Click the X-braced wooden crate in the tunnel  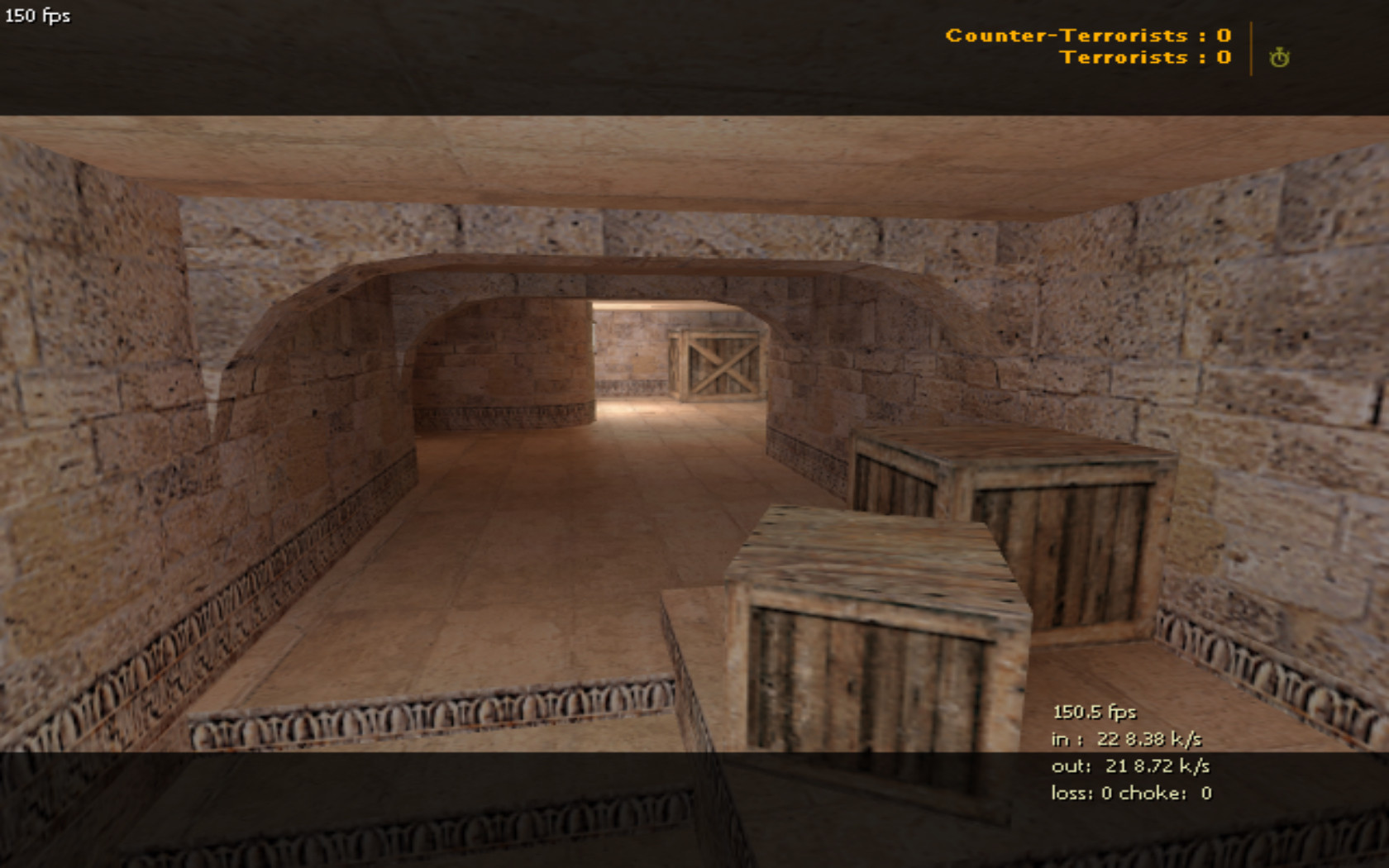coord(721,364)
